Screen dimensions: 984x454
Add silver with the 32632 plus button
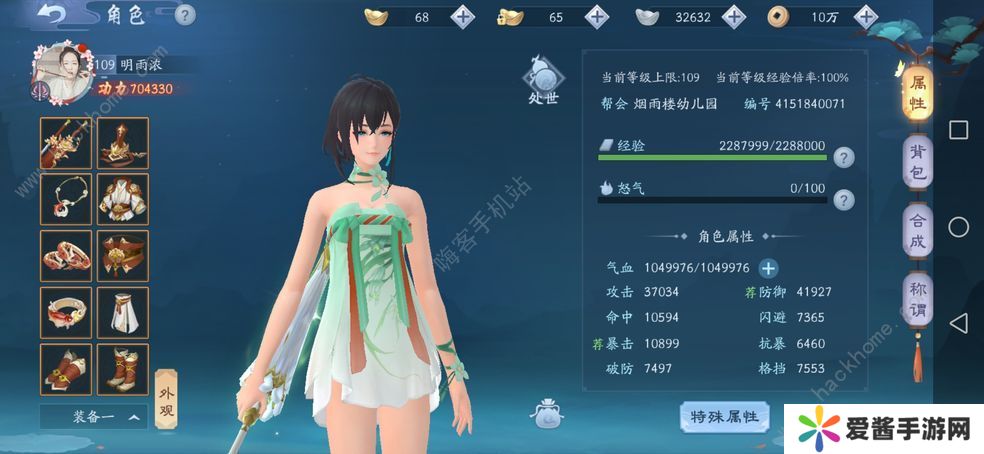tap(733, 16)
